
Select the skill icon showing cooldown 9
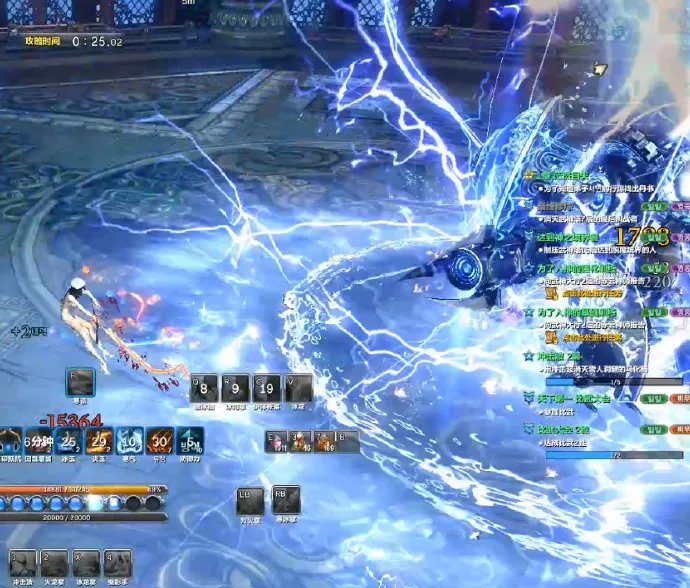(x=235, y=388)
